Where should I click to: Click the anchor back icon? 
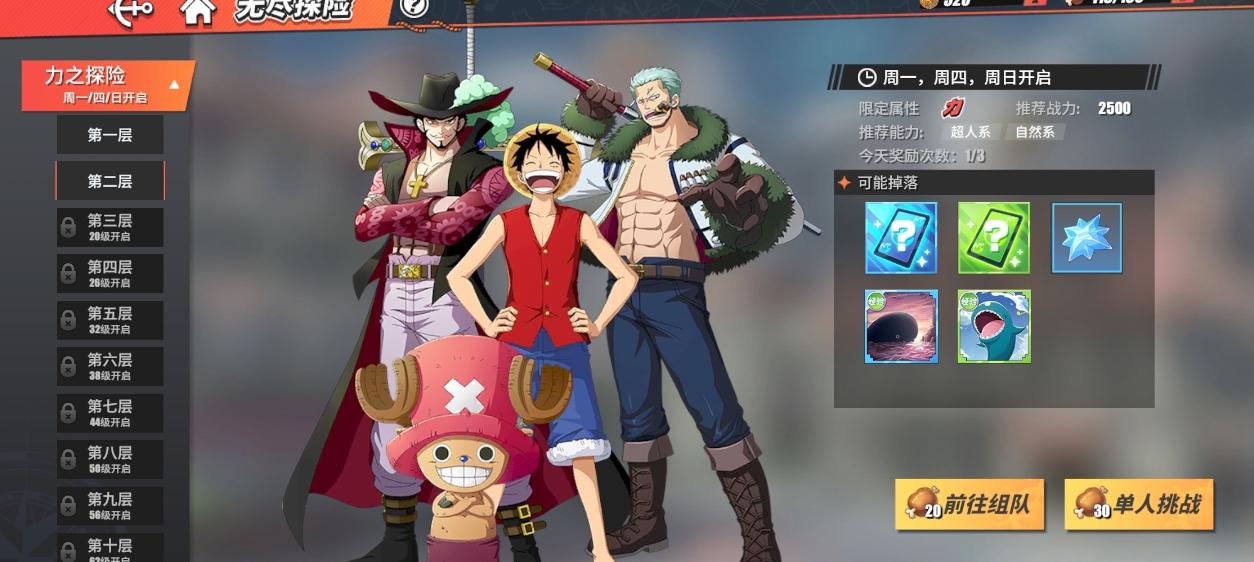tap(130, 10)
